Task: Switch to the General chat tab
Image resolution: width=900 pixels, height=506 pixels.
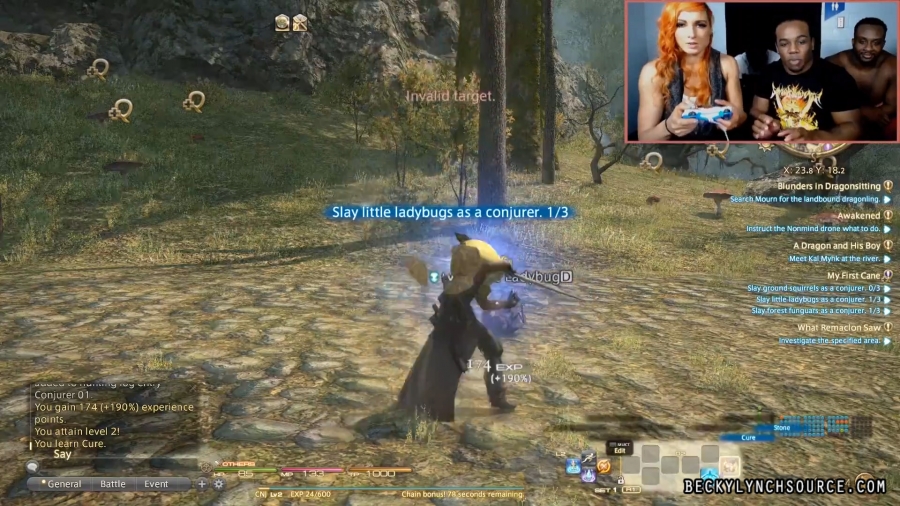Action: pyautogui.click(x=61, y=484)
